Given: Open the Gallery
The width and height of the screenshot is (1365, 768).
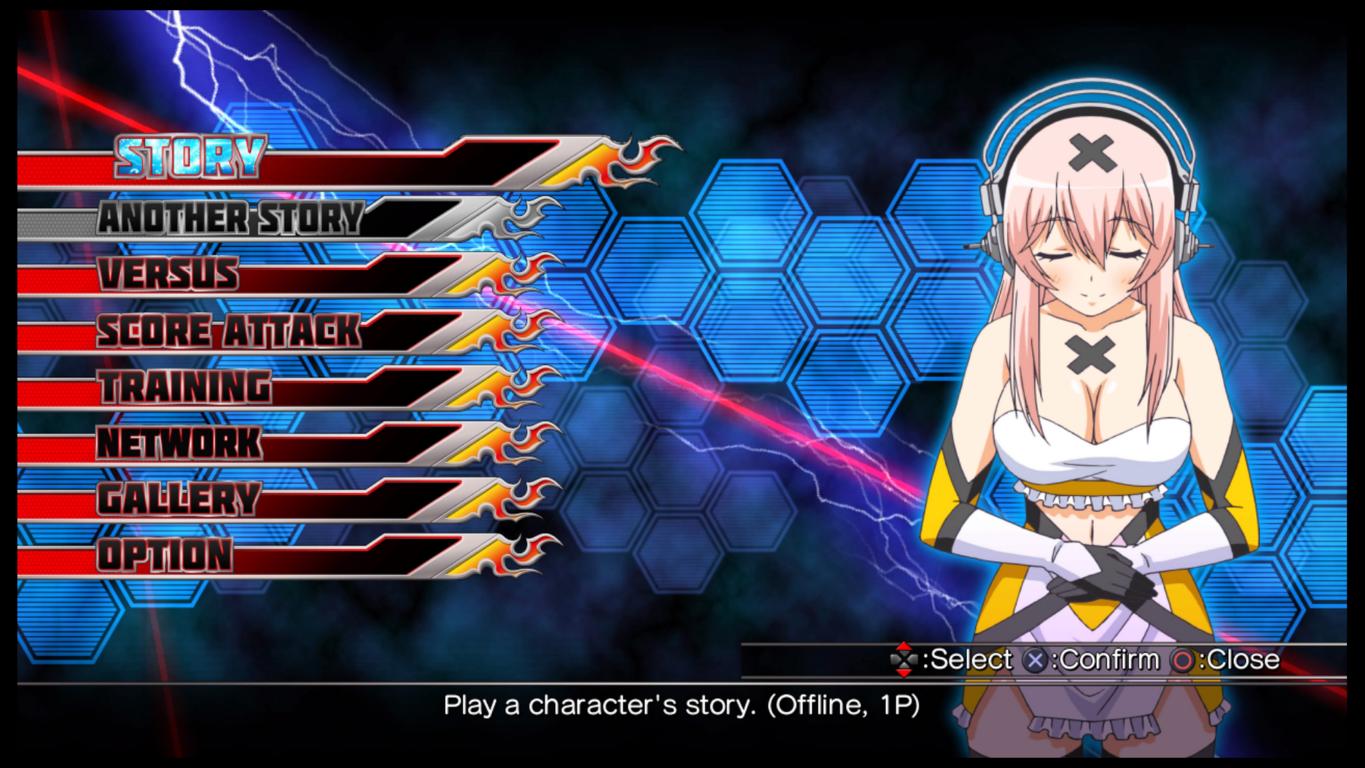Looking at the screenshot, I should [179, 498].
